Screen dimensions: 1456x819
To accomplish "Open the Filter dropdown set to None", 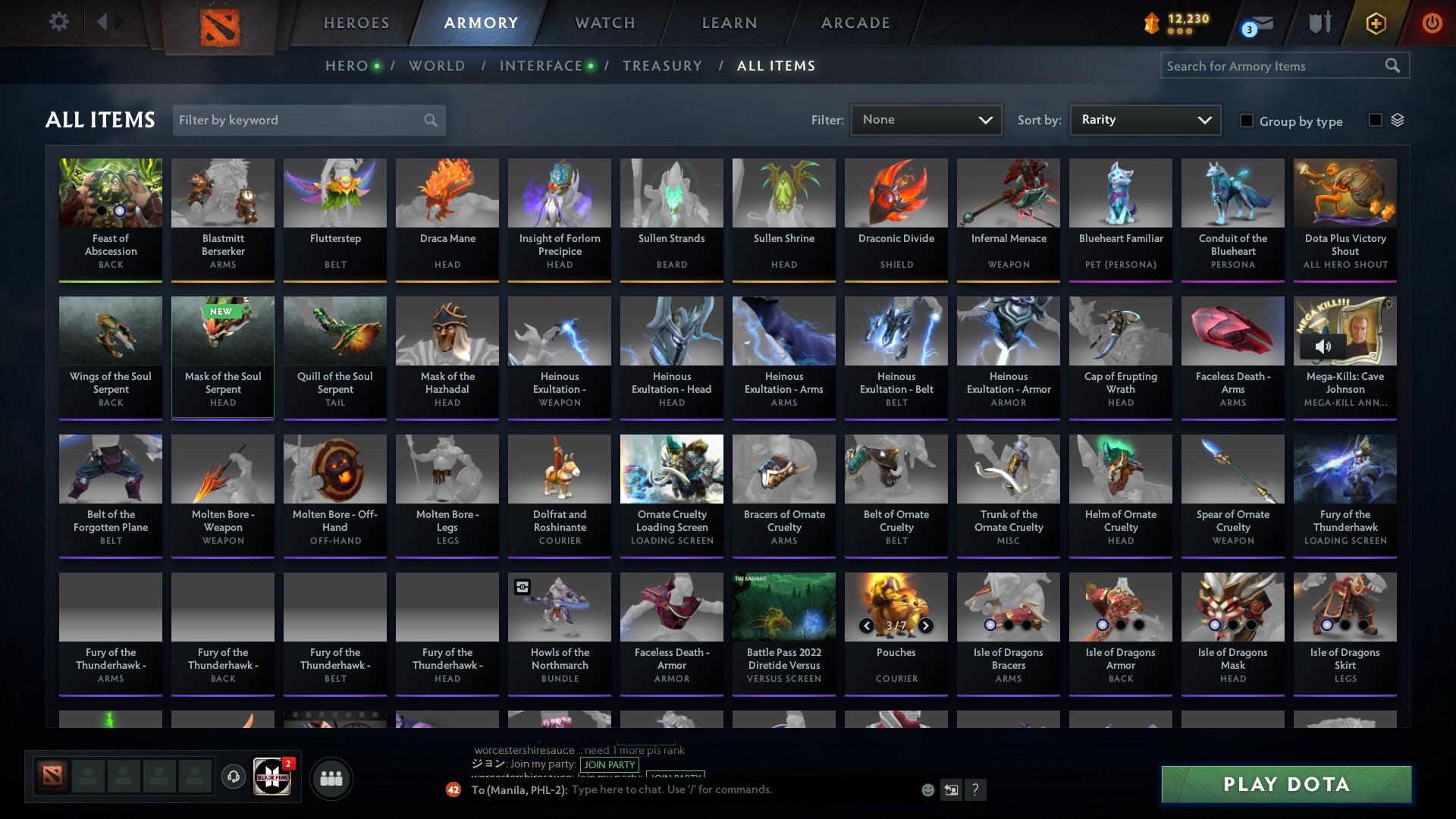I will pos(926,119).
